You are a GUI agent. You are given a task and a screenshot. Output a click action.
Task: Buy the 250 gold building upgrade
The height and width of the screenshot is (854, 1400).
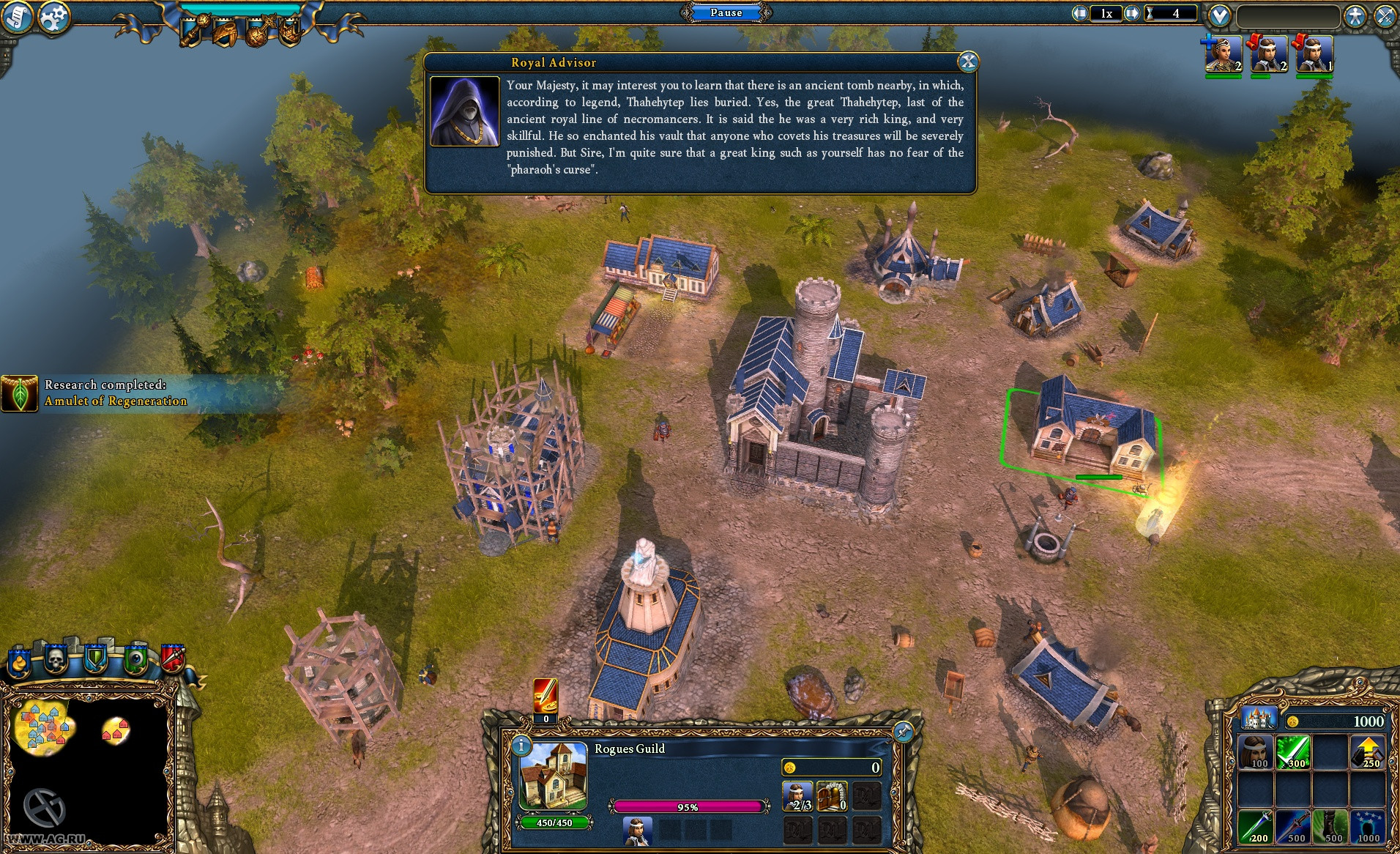click(1367, 753)
